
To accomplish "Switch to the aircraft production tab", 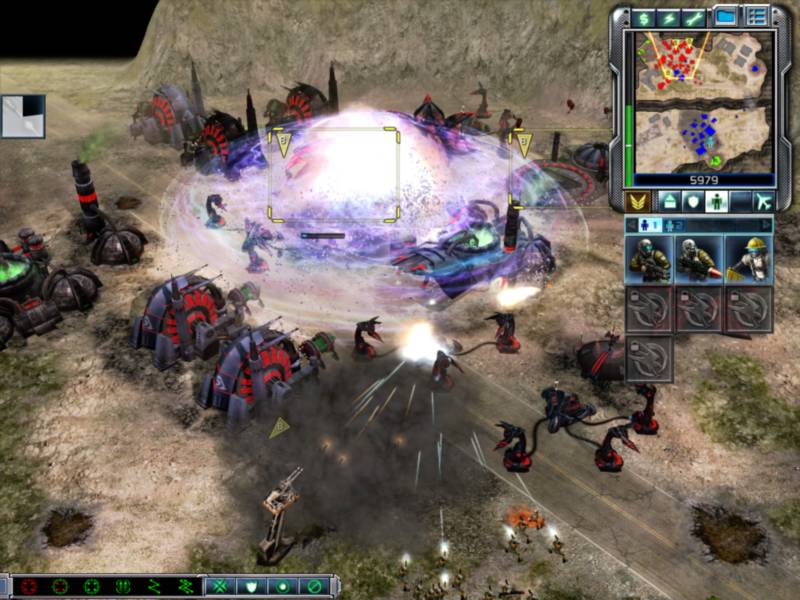I will [x=763, y=201].
